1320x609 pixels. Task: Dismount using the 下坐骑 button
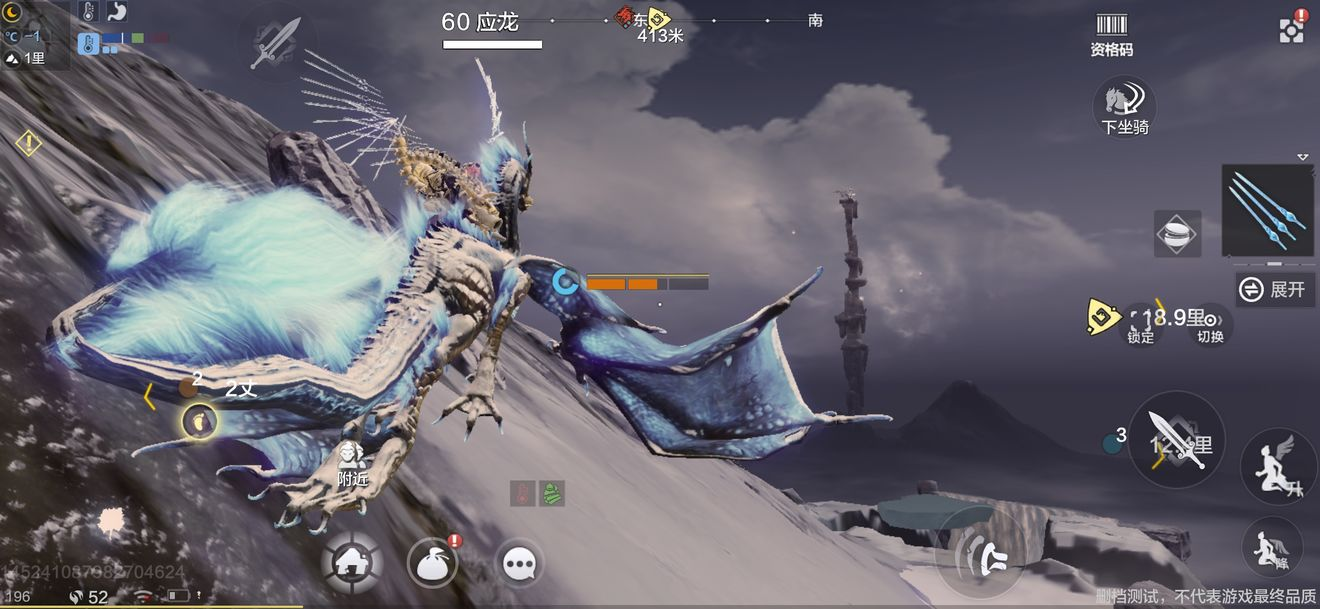pyautogui.click(x=1125, y=105)
